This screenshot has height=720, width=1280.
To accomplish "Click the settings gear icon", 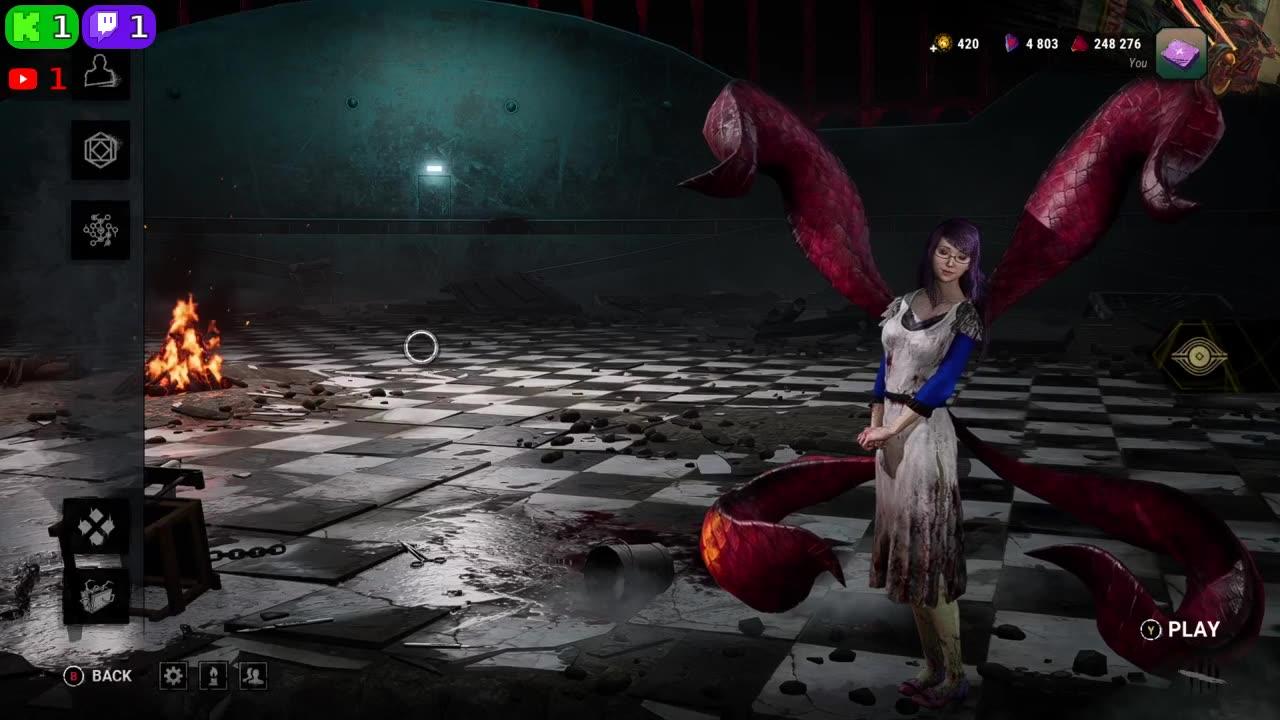I will (175, 676).
